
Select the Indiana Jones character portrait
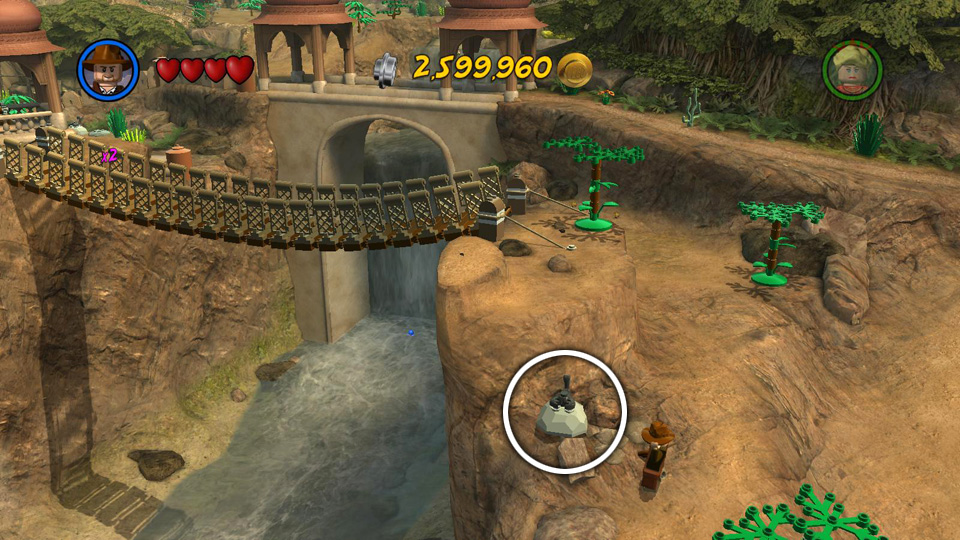(108, 69)
